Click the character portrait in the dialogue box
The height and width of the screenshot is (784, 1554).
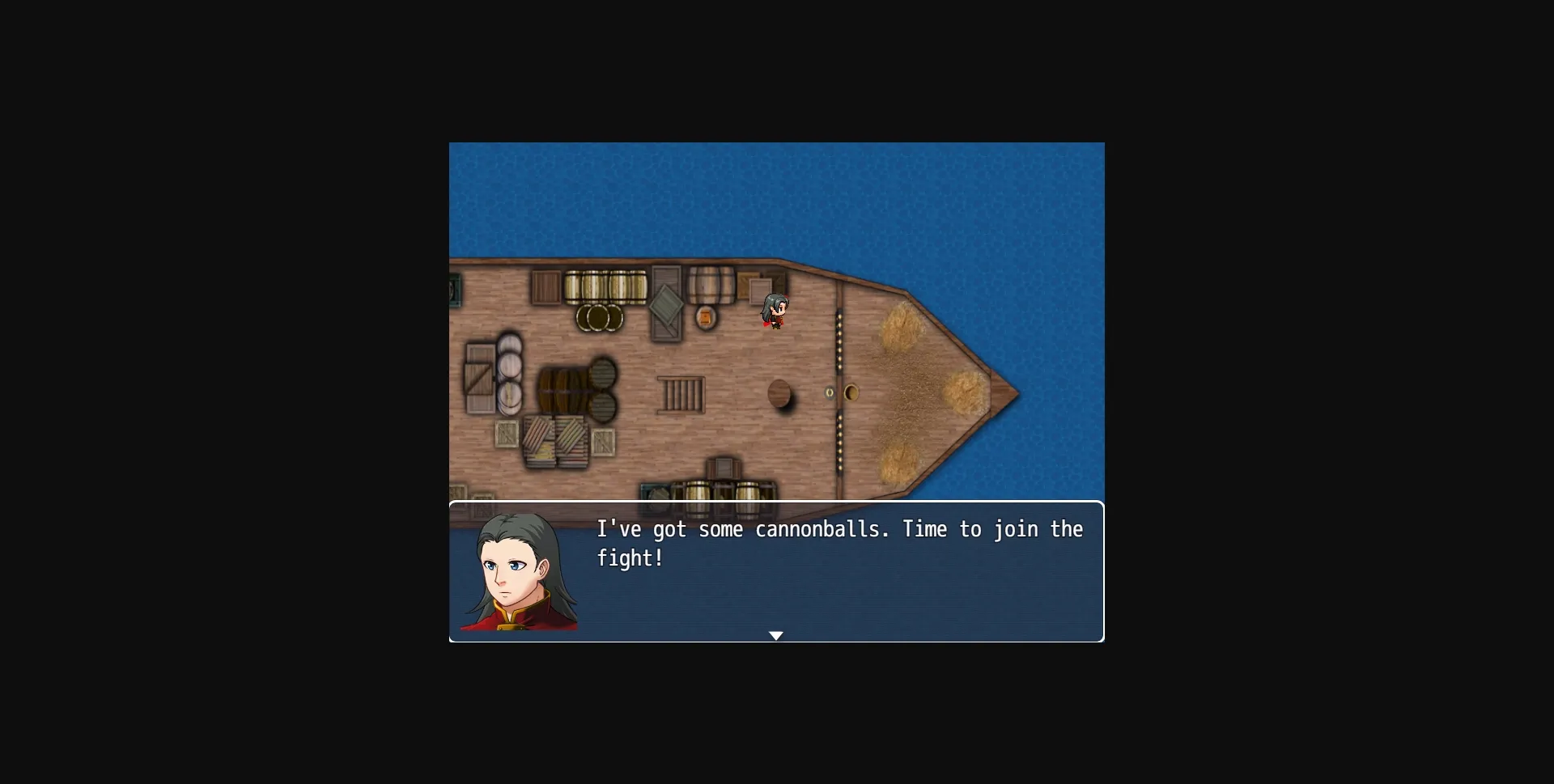coord(520,576)
